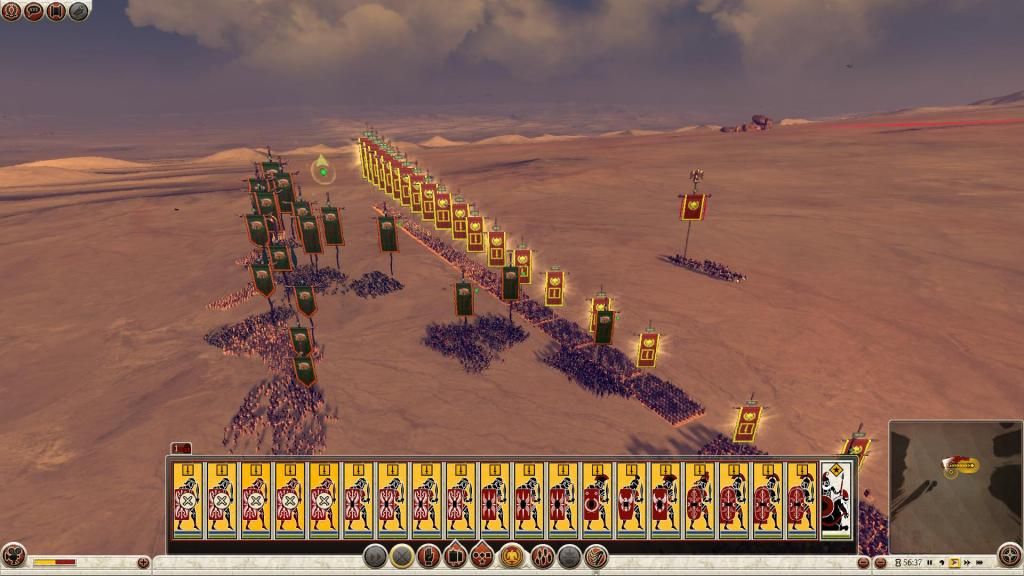Click the halt order button with X

tap(402, 556)
